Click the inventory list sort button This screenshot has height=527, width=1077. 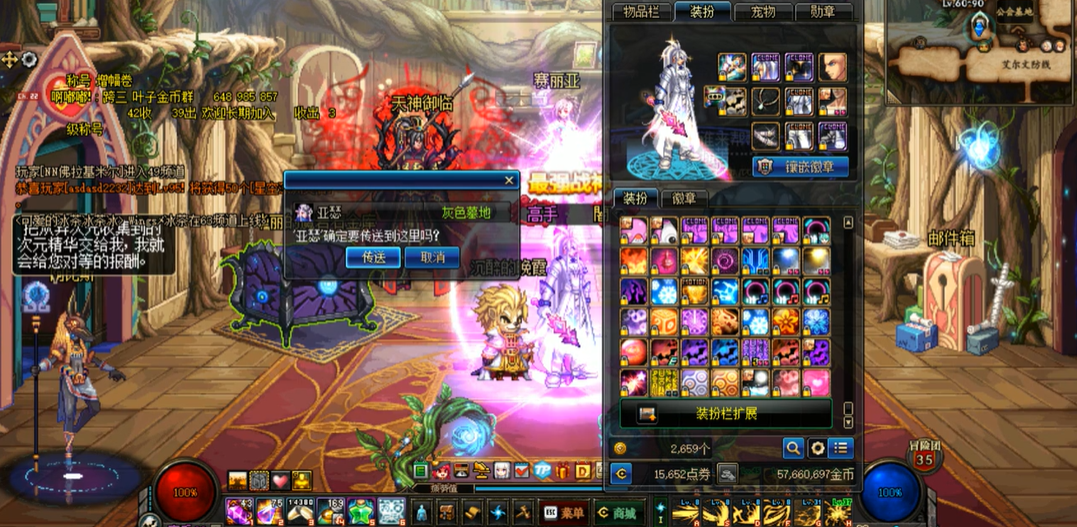841,448
